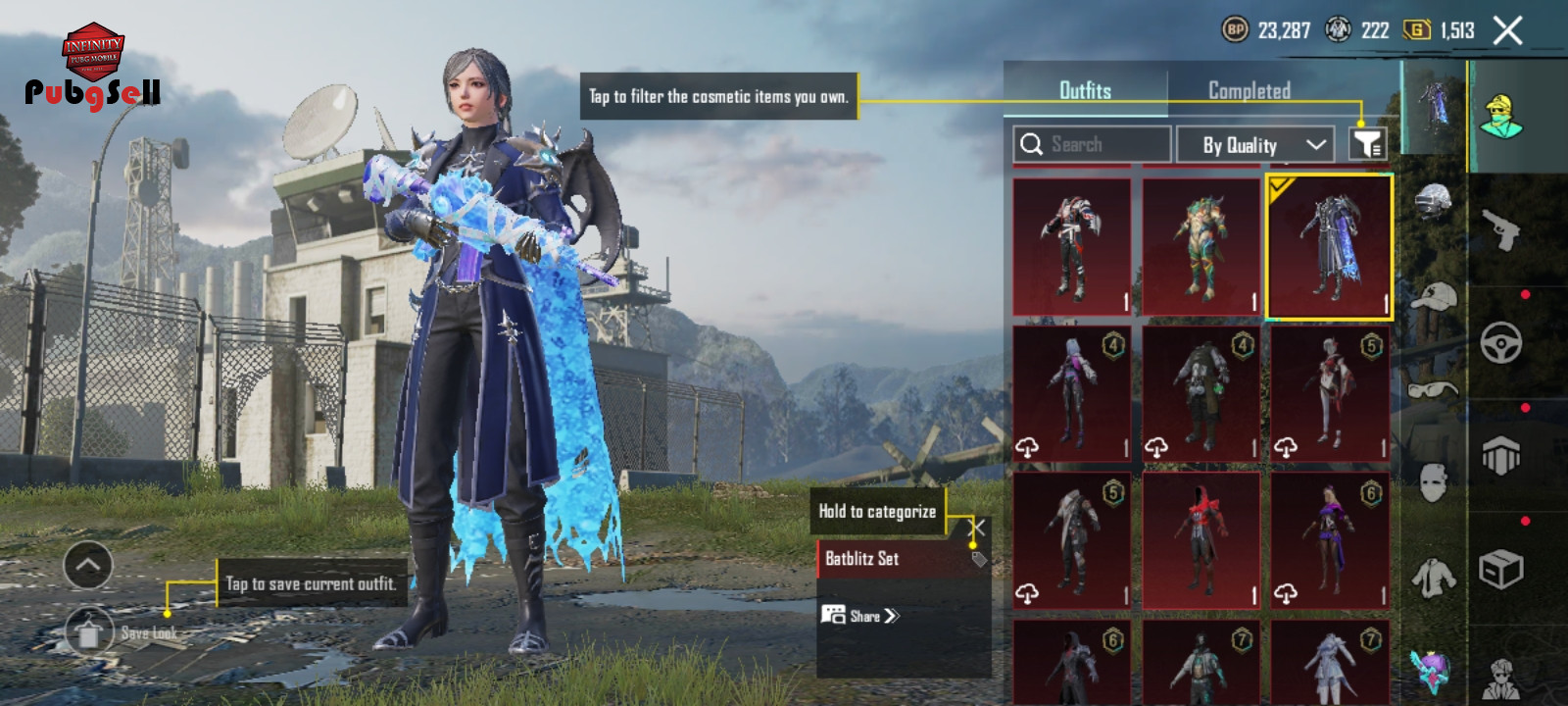Pick the red hooded outfit tile
The height and width of the screenshot is (706, 1568).
click(x=1200, y=540)
